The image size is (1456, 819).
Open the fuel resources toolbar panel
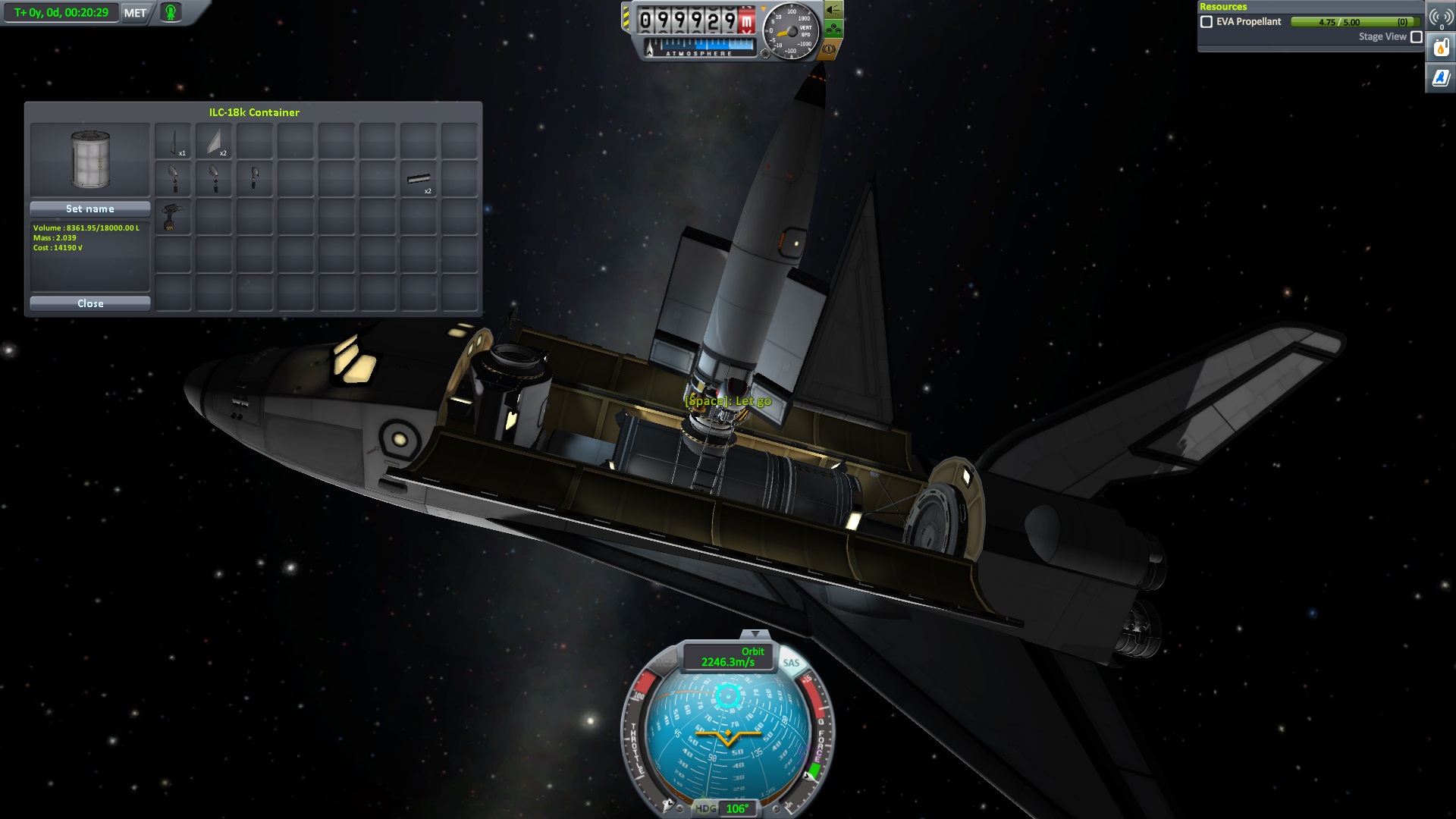[1441, 49]
